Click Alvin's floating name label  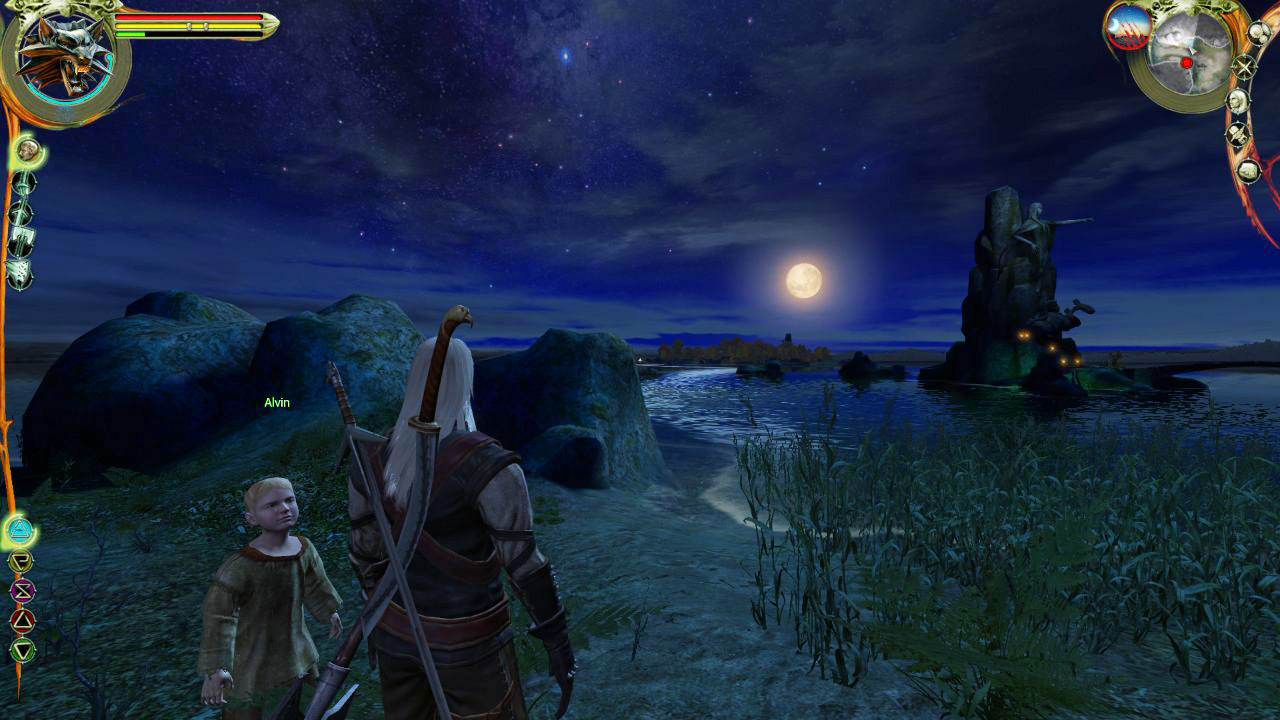point(276,402)
